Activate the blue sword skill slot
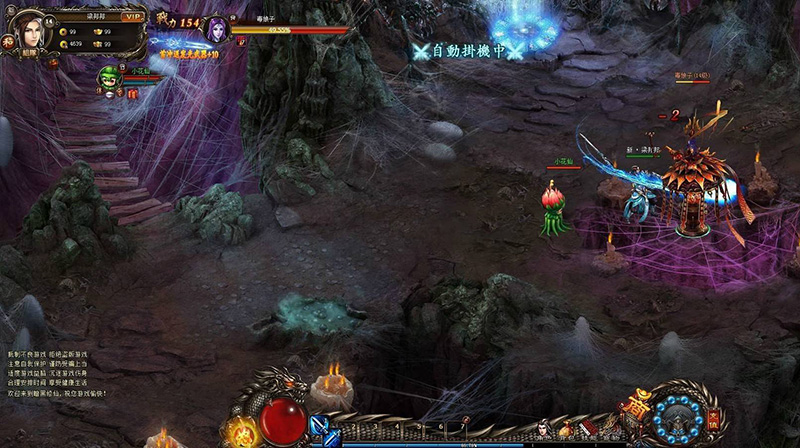 tap(323, 430)
